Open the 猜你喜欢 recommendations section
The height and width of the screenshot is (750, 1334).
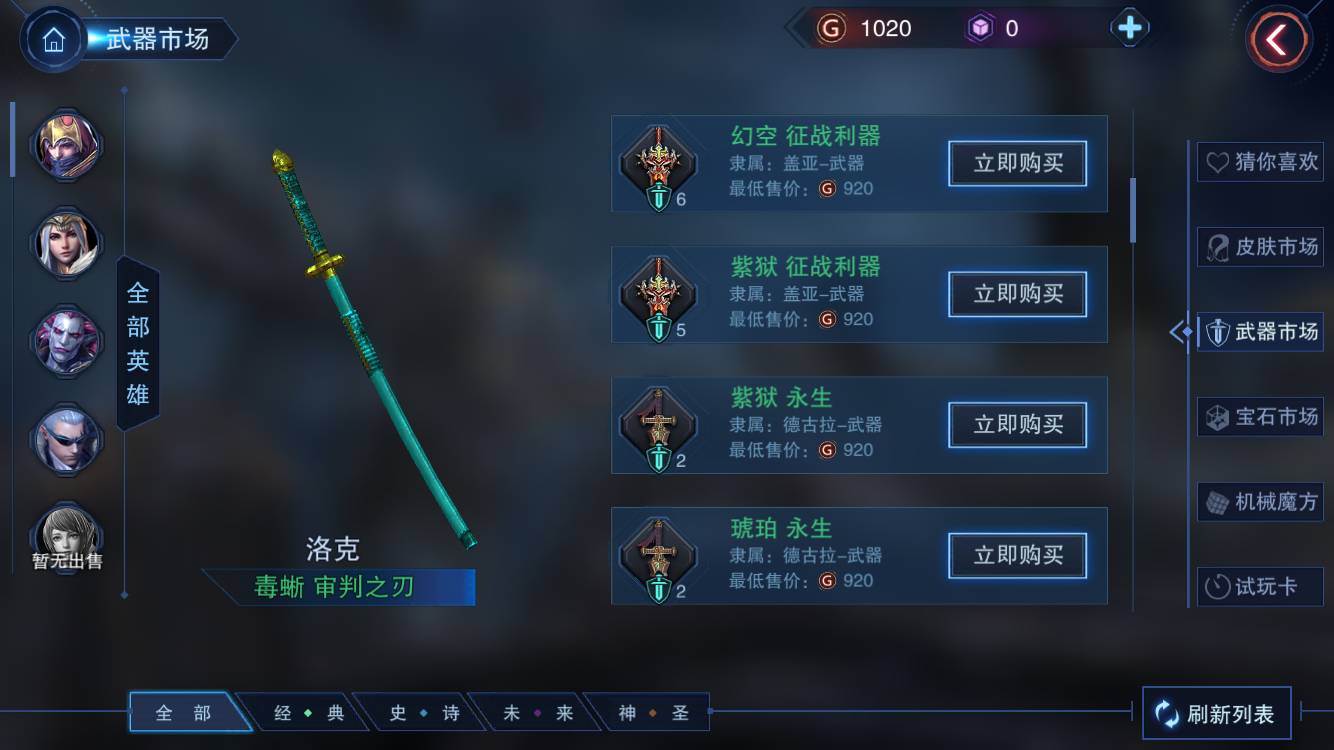[x=1260, y=162]
